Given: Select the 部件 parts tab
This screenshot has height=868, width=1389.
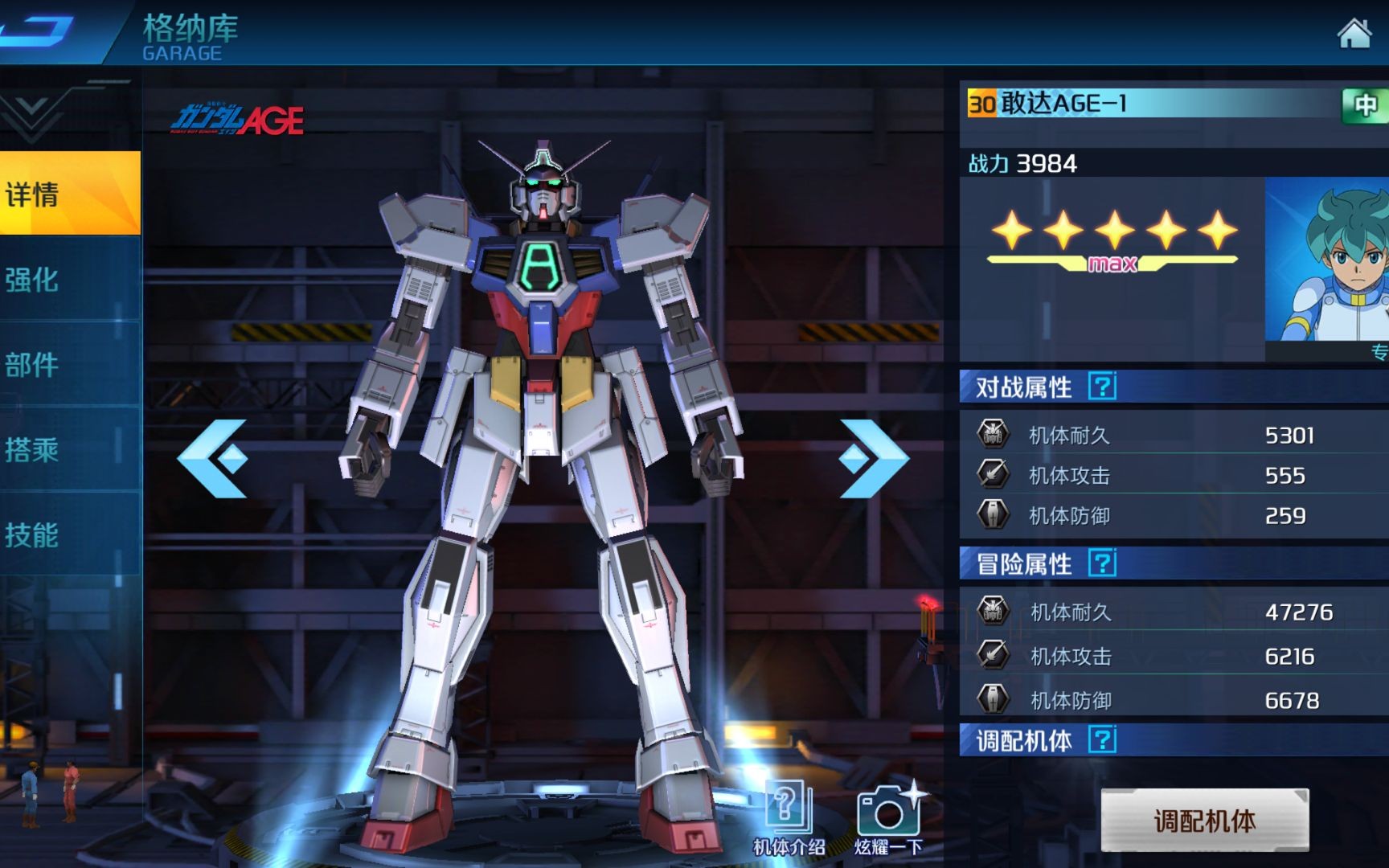Looking at the screenshot, I should tap(69, 365).
